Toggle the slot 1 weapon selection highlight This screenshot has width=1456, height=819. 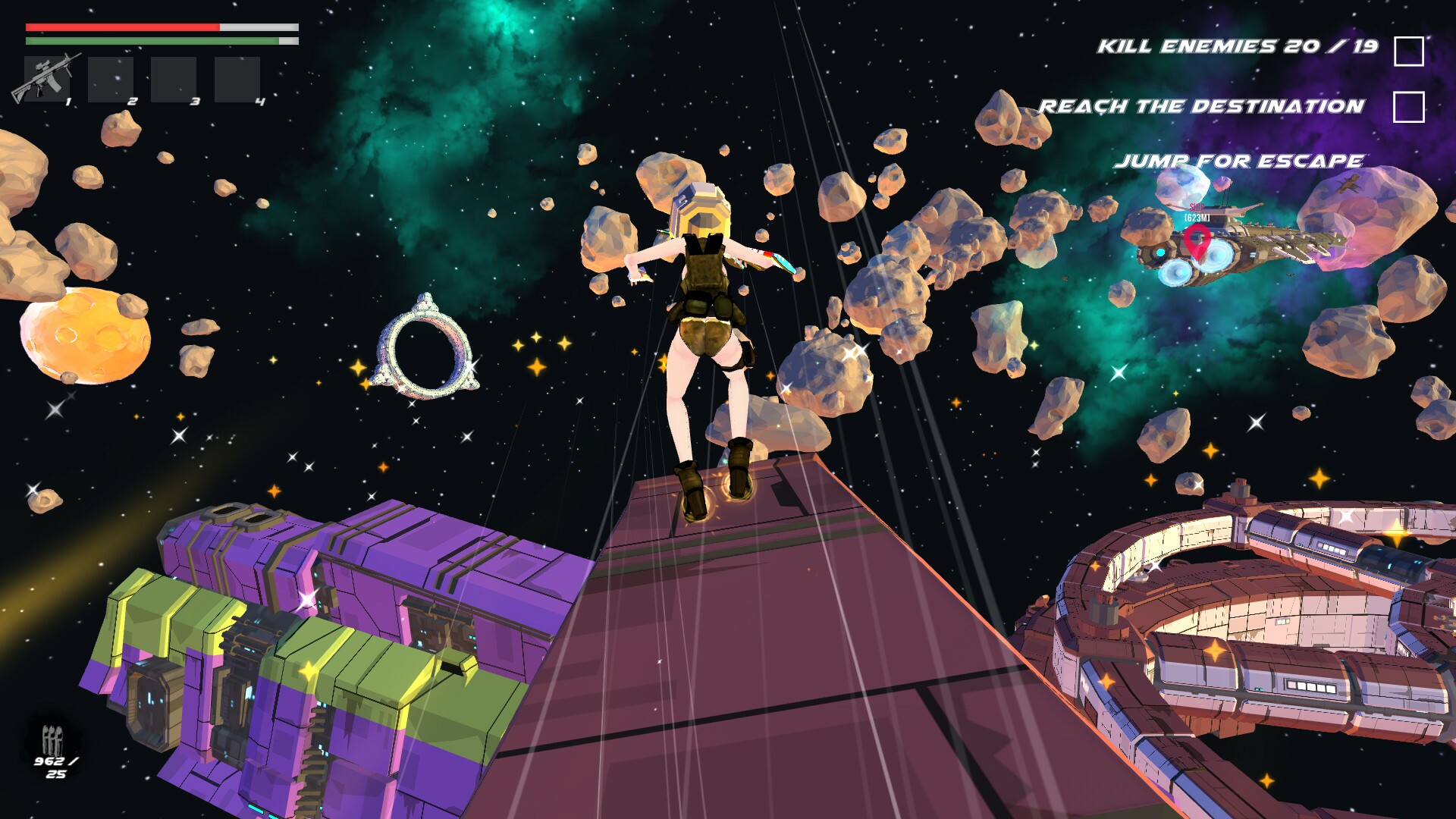tap(45, 80)
